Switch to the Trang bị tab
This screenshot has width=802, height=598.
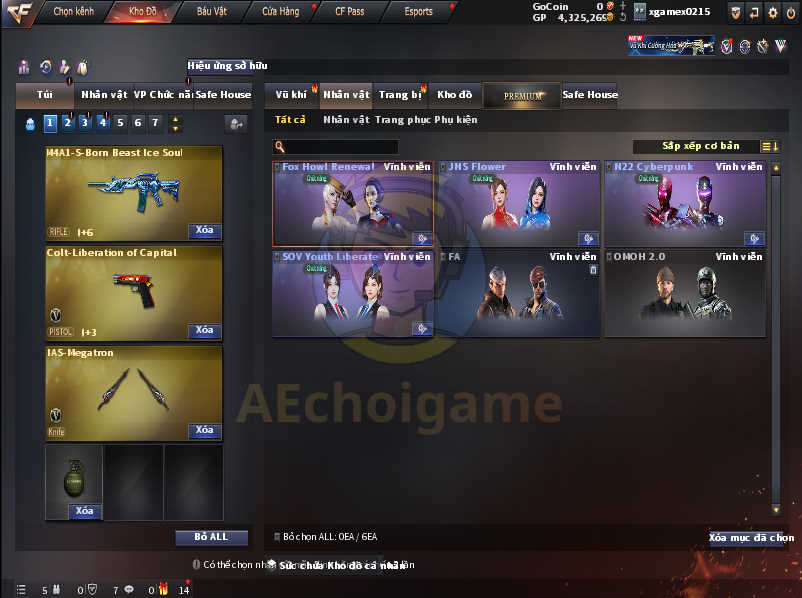point(400,95)
